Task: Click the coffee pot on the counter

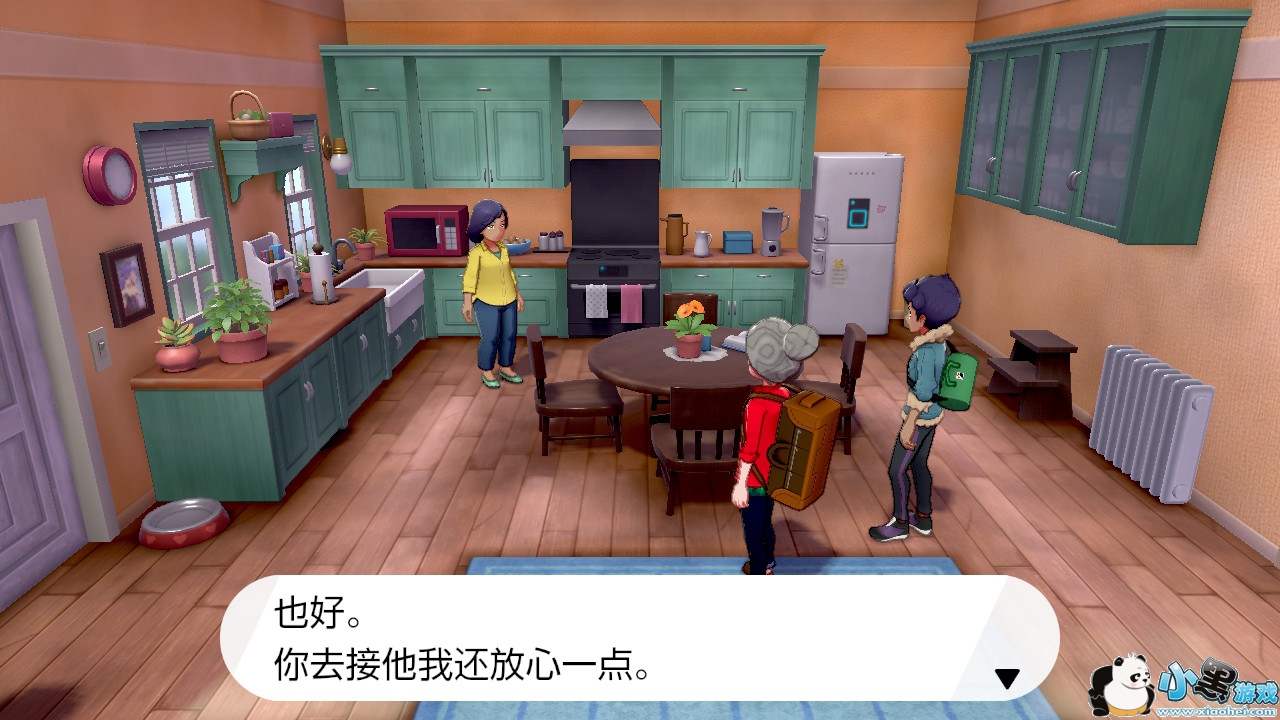Action: coord(674,235)
